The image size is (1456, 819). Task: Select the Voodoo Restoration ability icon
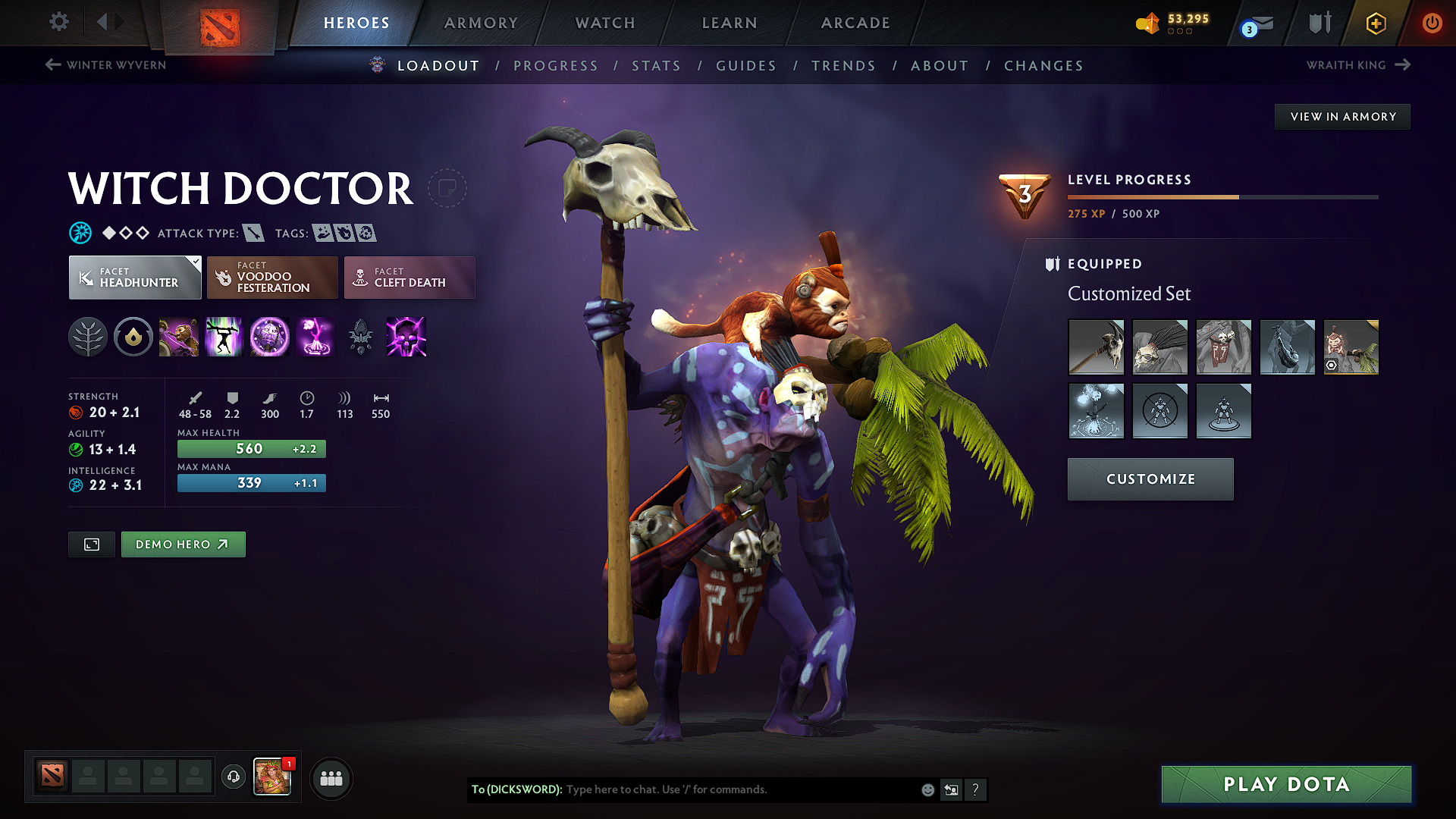224,337
